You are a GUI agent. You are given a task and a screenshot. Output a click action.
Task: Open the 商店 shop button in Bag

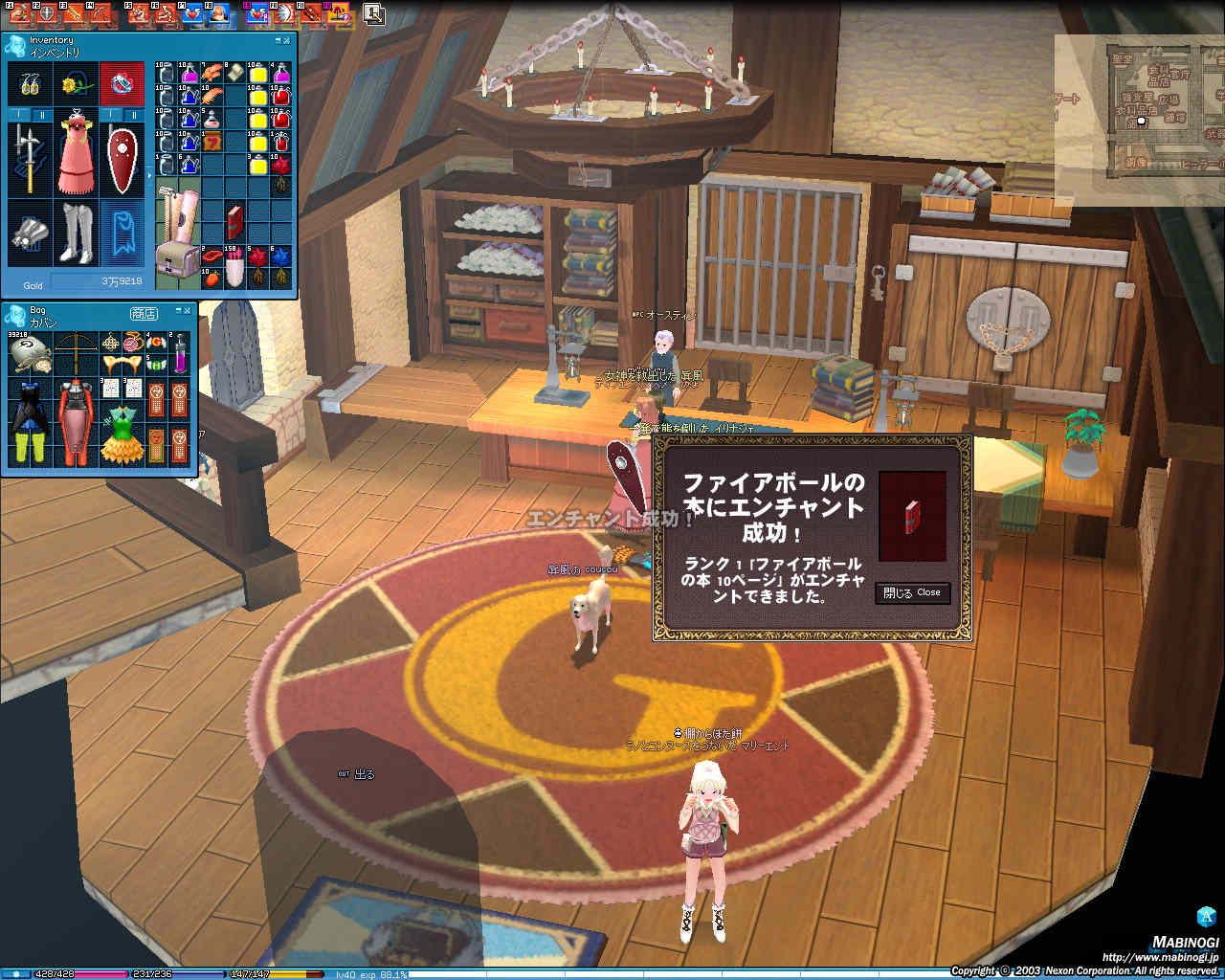point(144,314)
